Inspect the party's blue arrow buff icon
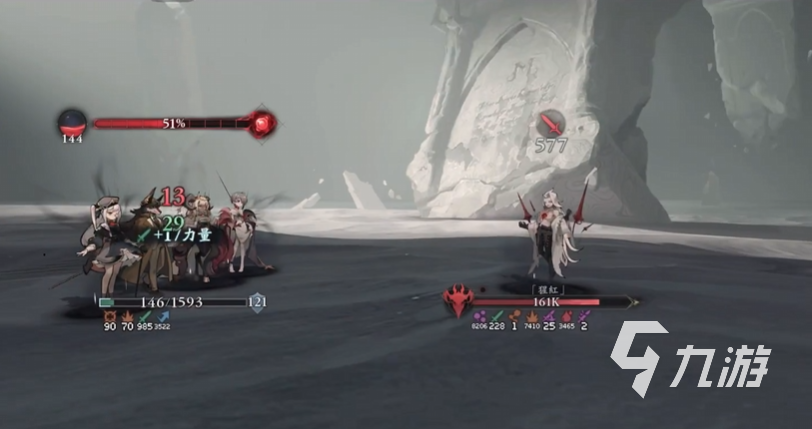 (x=164, y=316)
